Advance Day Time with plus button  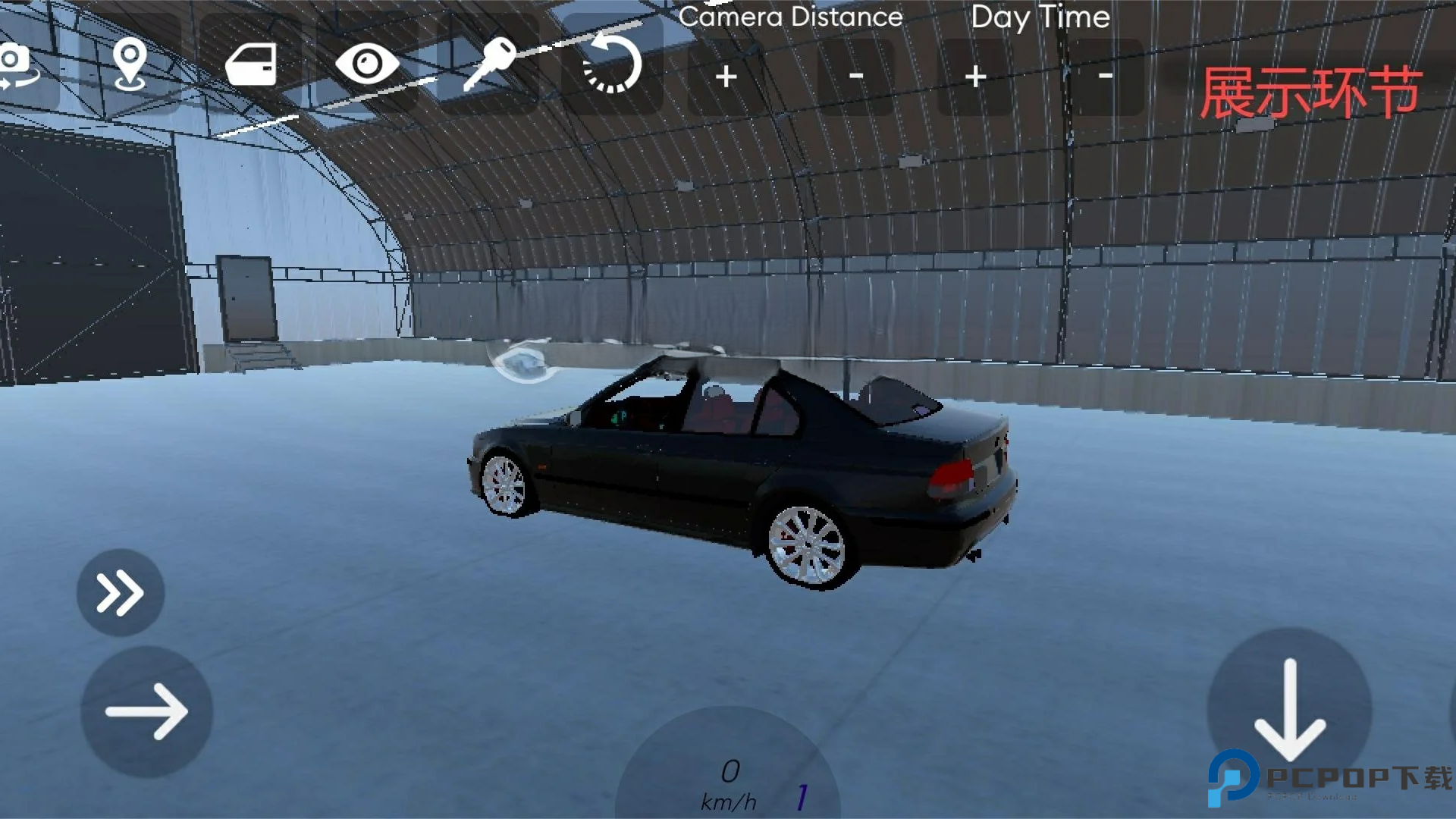pyautogui.click(x=975, y=77)
